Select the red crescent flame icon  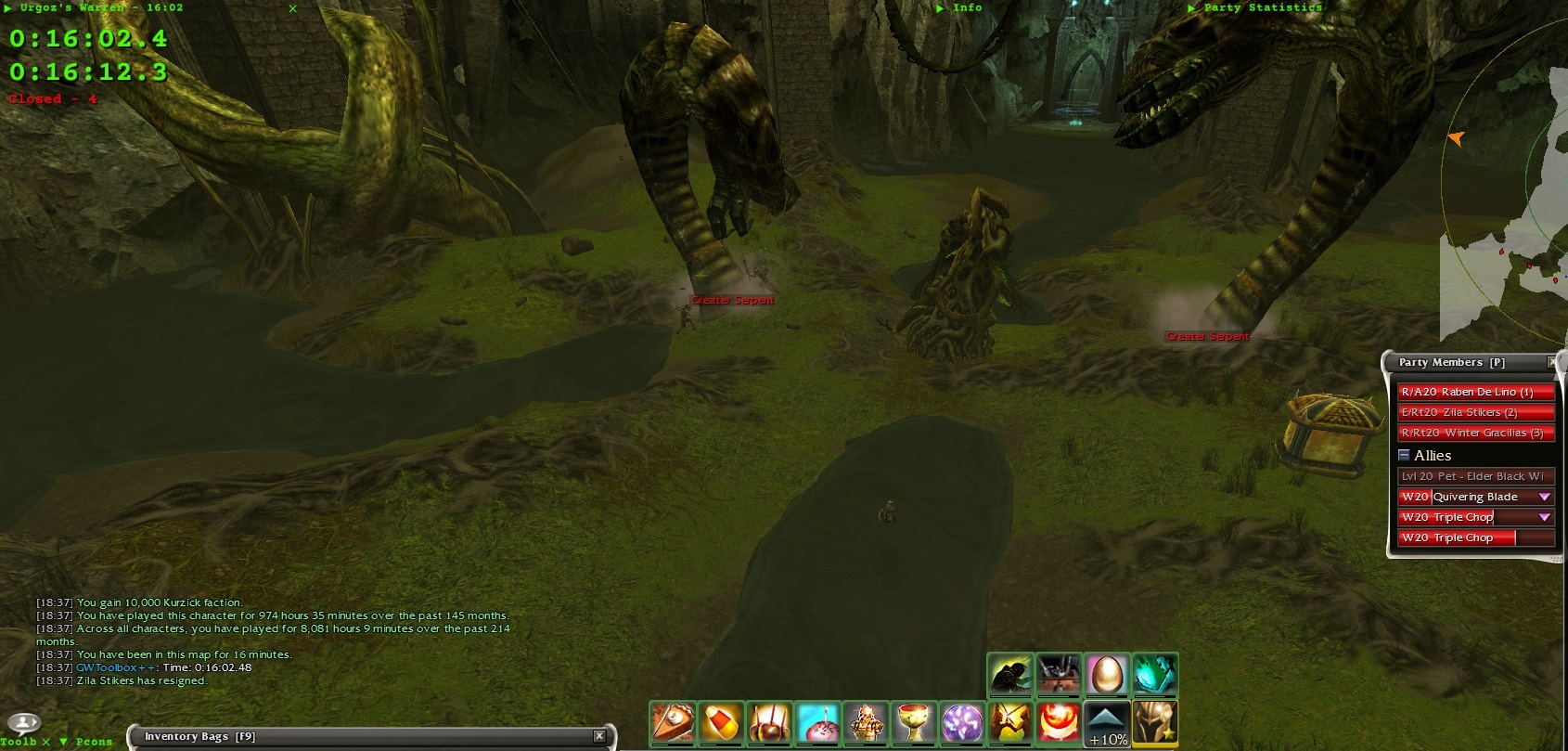point(1059,723)
